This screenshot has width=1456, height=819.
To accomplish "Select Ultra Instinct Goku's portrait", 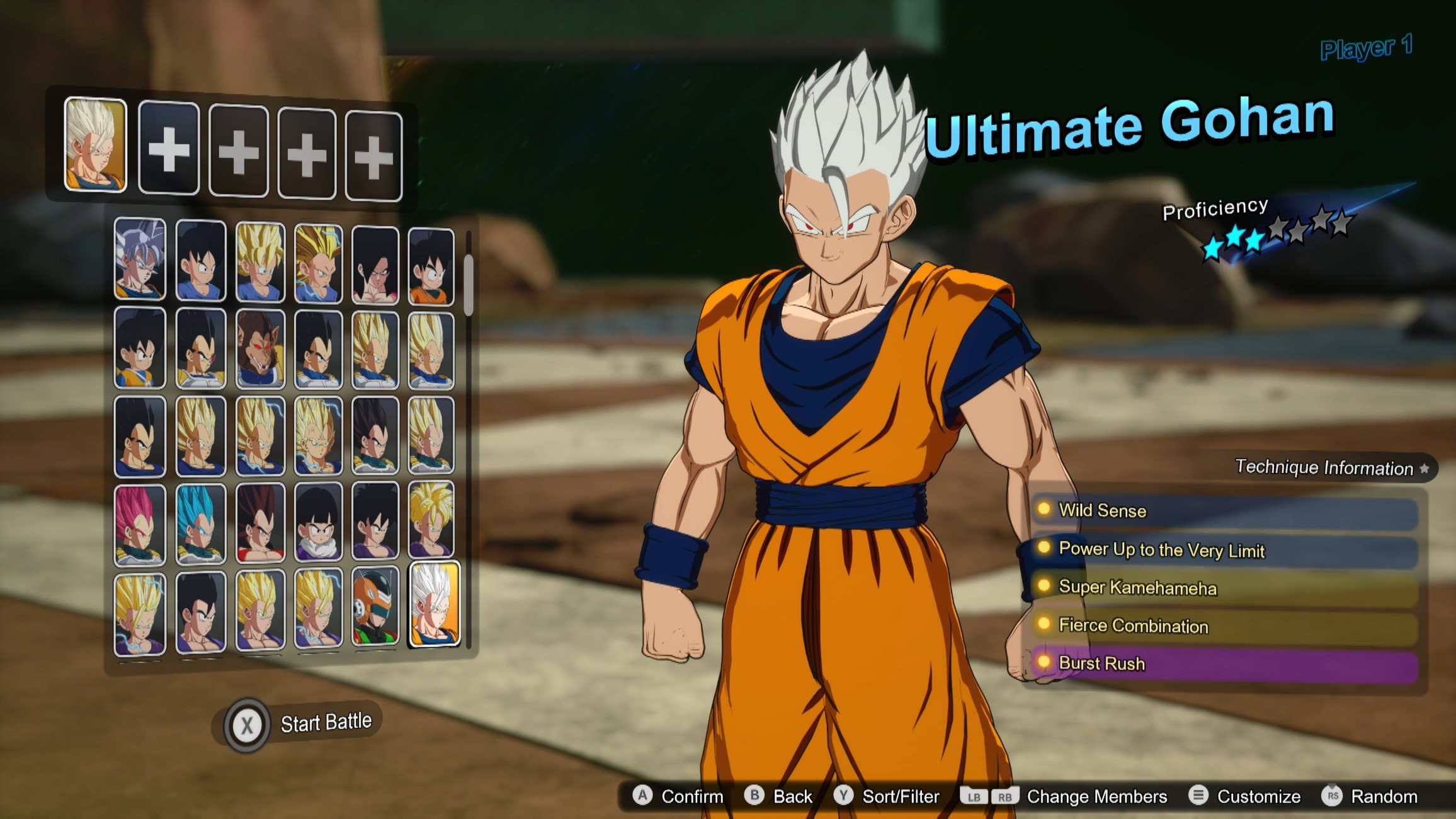I will pyautogui.click(x=140, y=260).
